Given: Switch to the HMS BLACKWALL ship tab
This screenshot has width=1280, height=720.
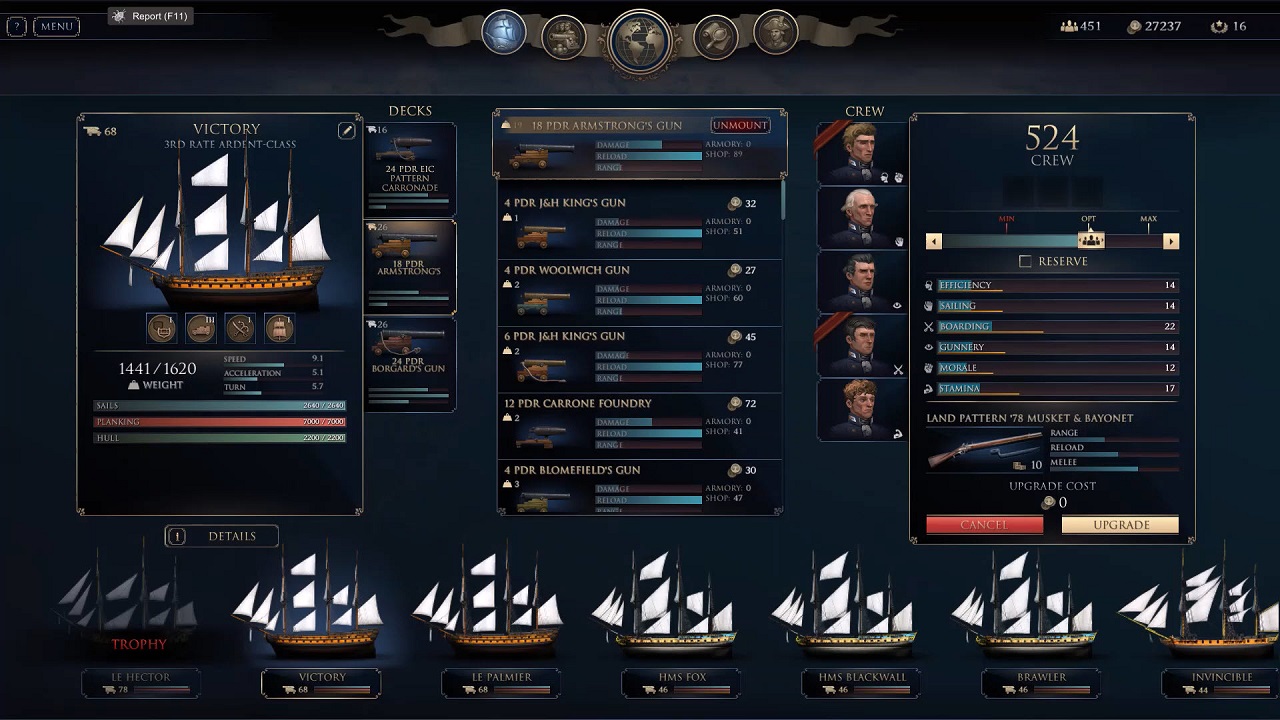Looking at the screenshot, I should [862, 676].
